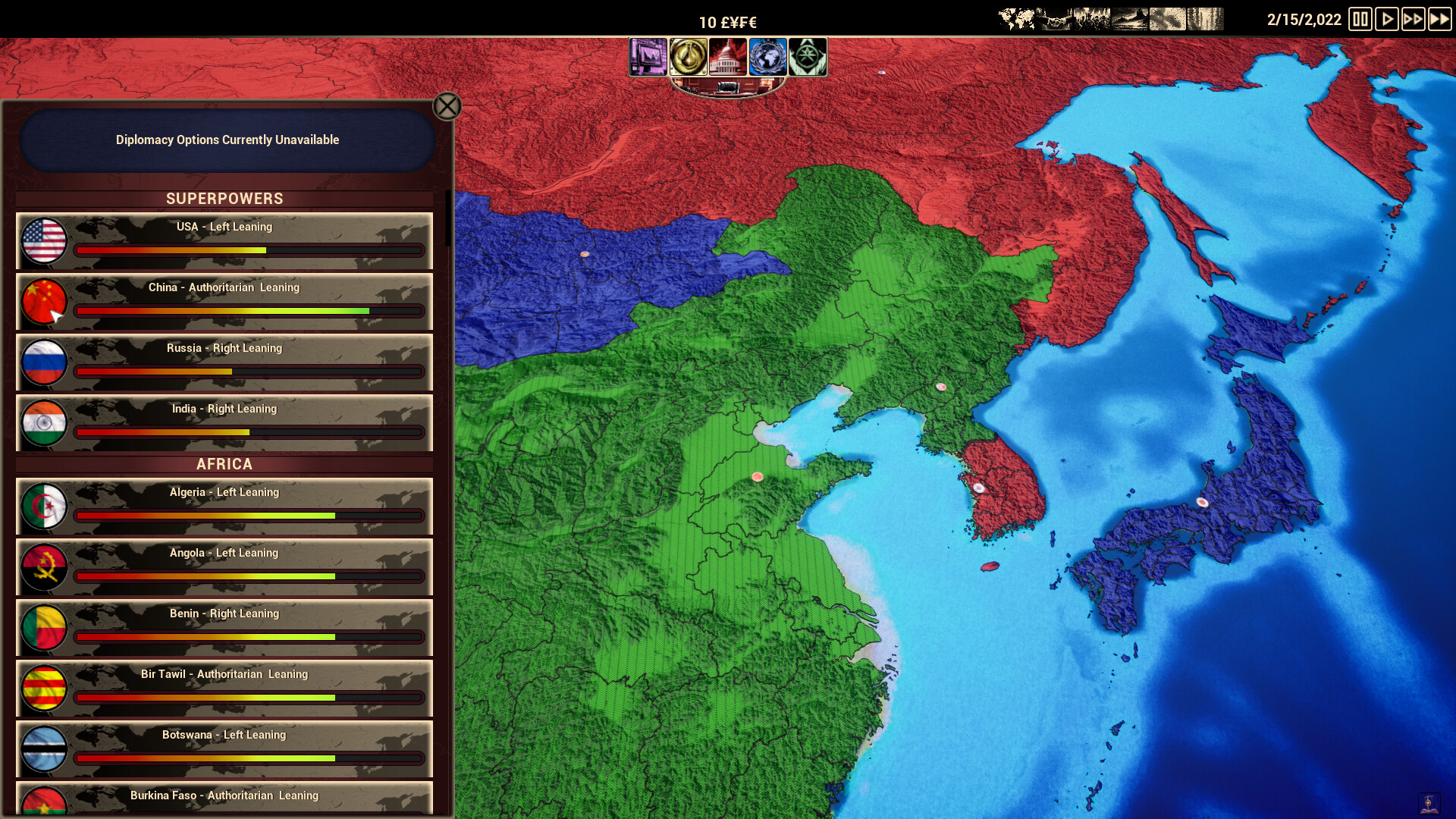
Task: Collapse the SUPERPOWERS section header
Action: point(224,199)
